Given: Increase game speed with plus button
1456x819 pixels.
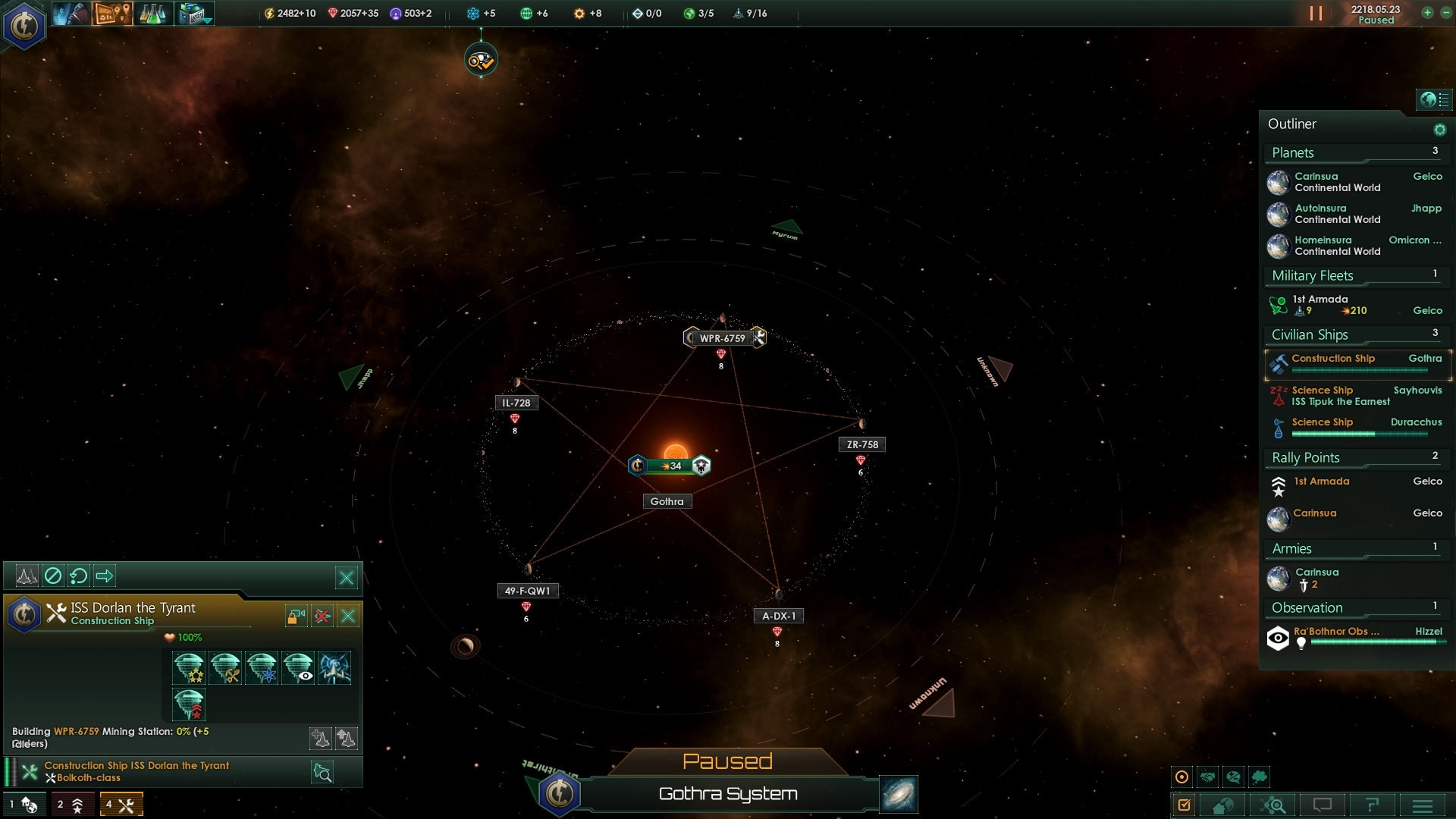Looking at the screenshot, I should (x=1427, y=13).
